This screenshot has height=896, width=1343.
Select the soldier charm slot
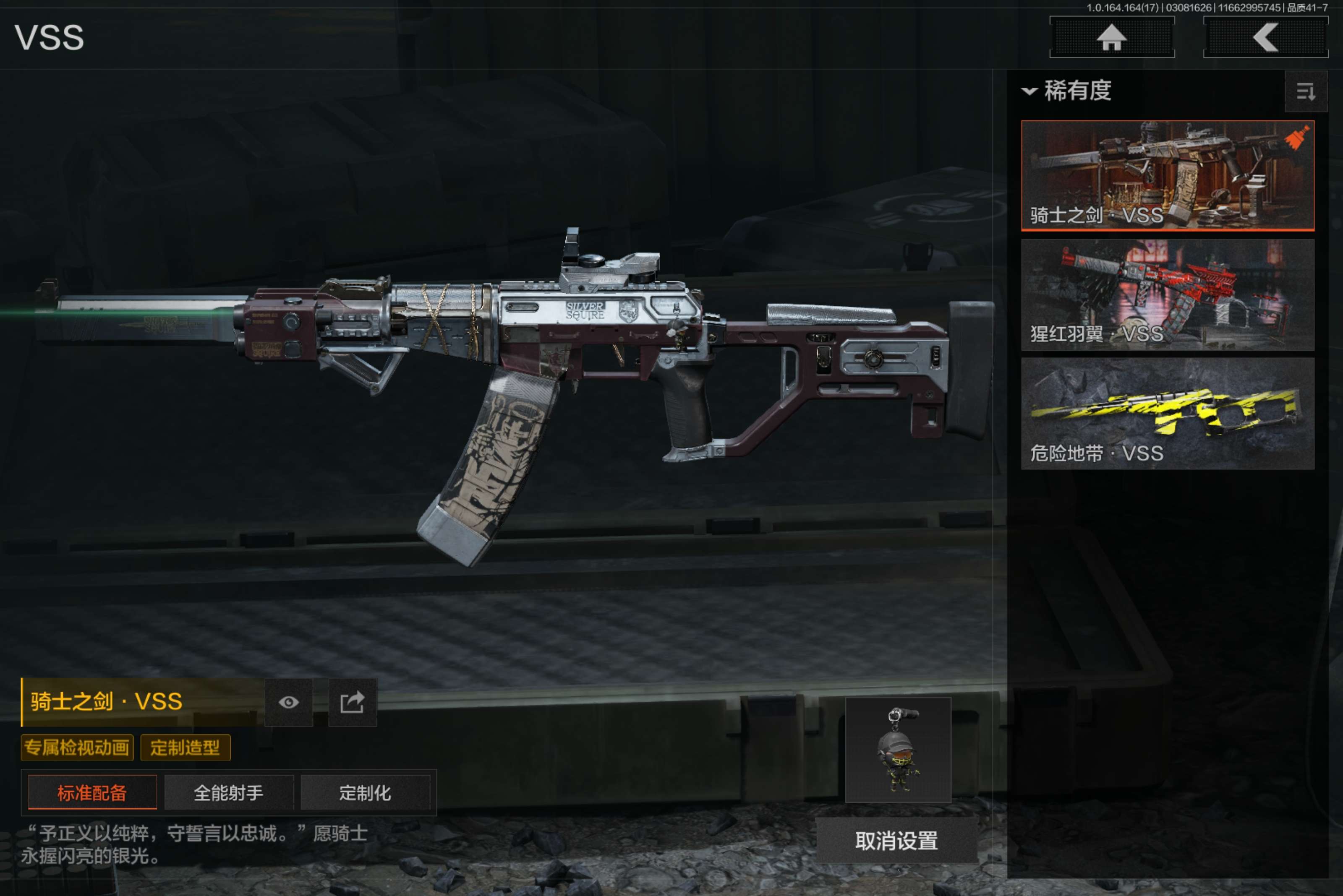point(898,750)
